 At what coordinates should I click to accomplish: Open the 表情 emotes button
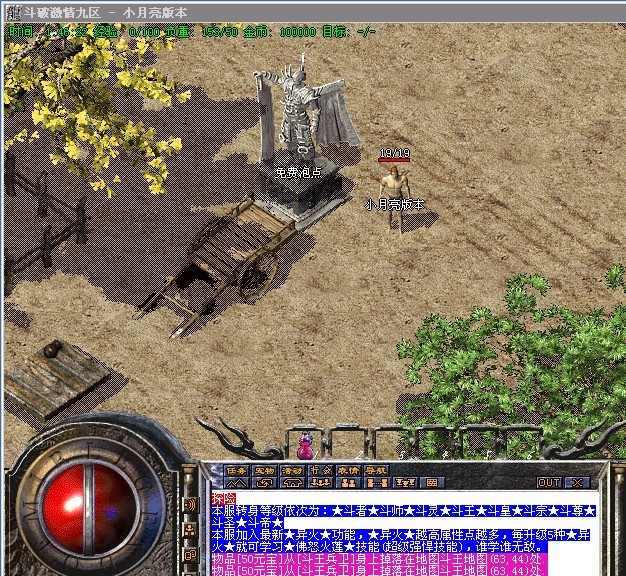coord(346,470)
